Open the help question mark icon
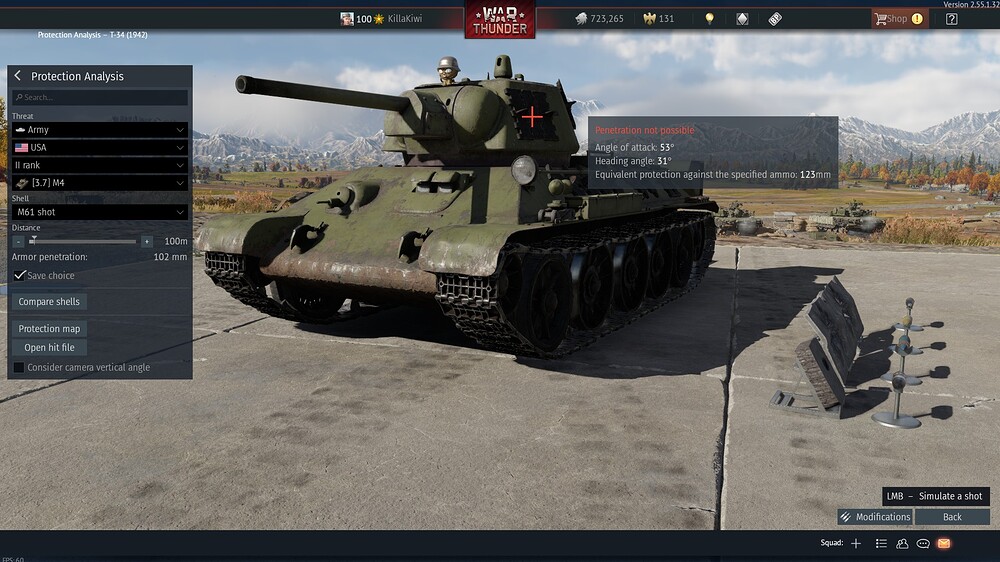 pos(951,19)
